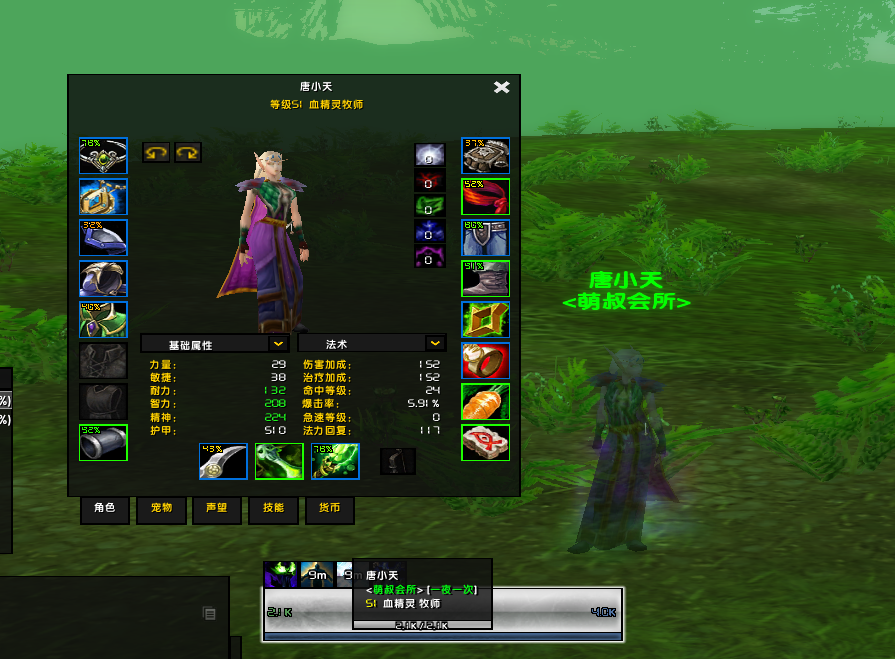Select the green staff ranged slot
The height and width of the screenshot is (659, 895).
(335, 461)
